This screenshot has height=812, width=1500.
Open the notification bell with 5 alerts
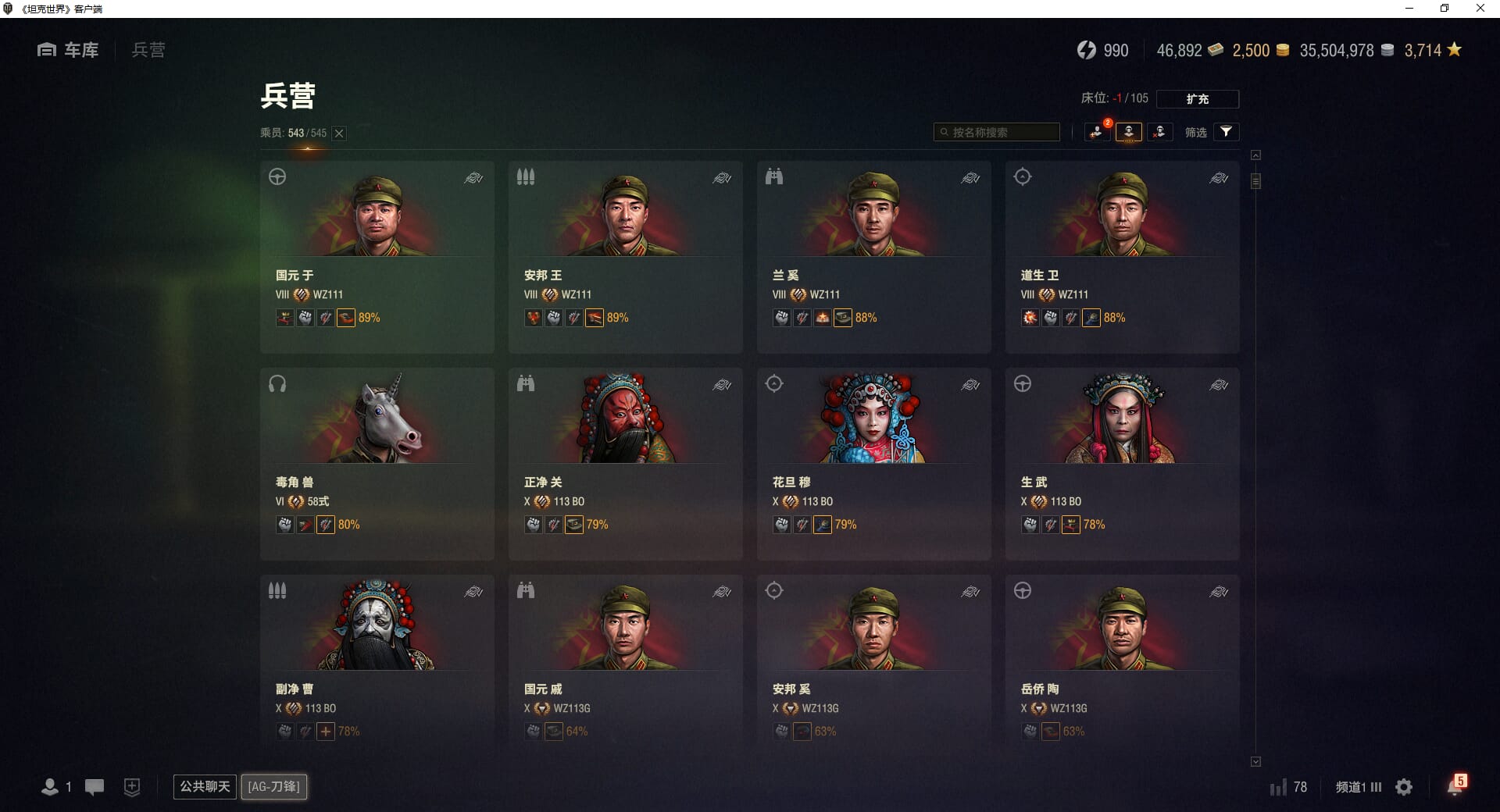pos(1455,786)
